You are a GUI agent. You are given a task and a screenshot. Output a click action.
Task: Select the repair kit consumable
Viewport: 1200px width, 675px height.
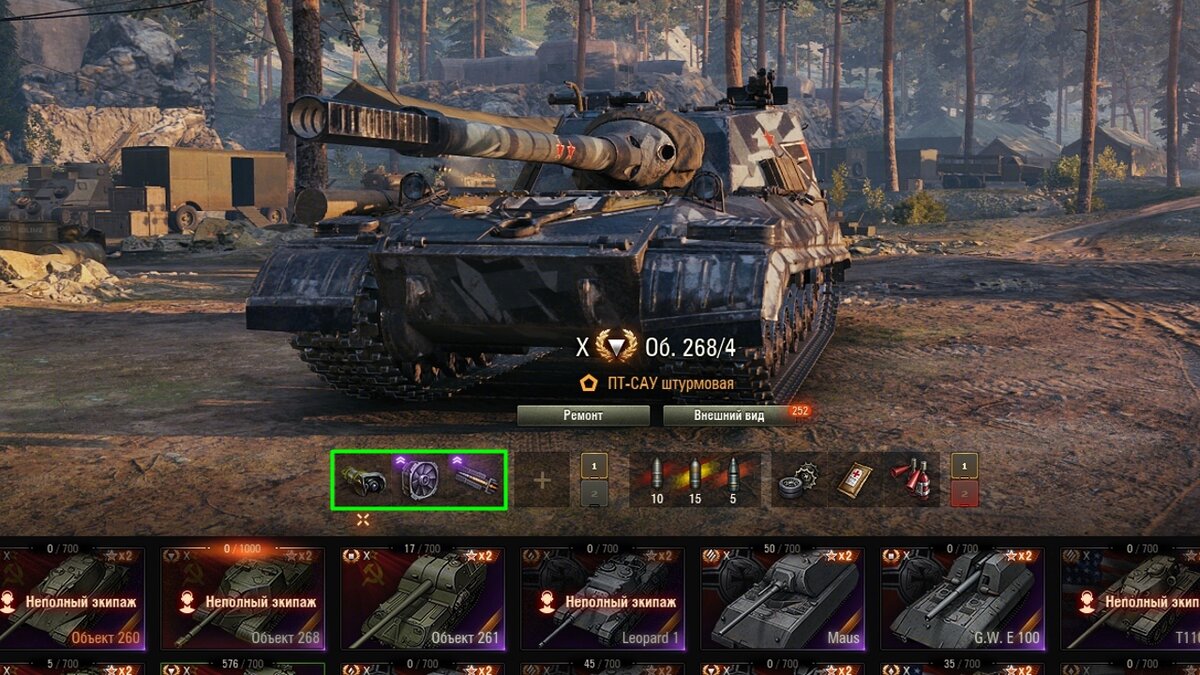tap(799, 480)
